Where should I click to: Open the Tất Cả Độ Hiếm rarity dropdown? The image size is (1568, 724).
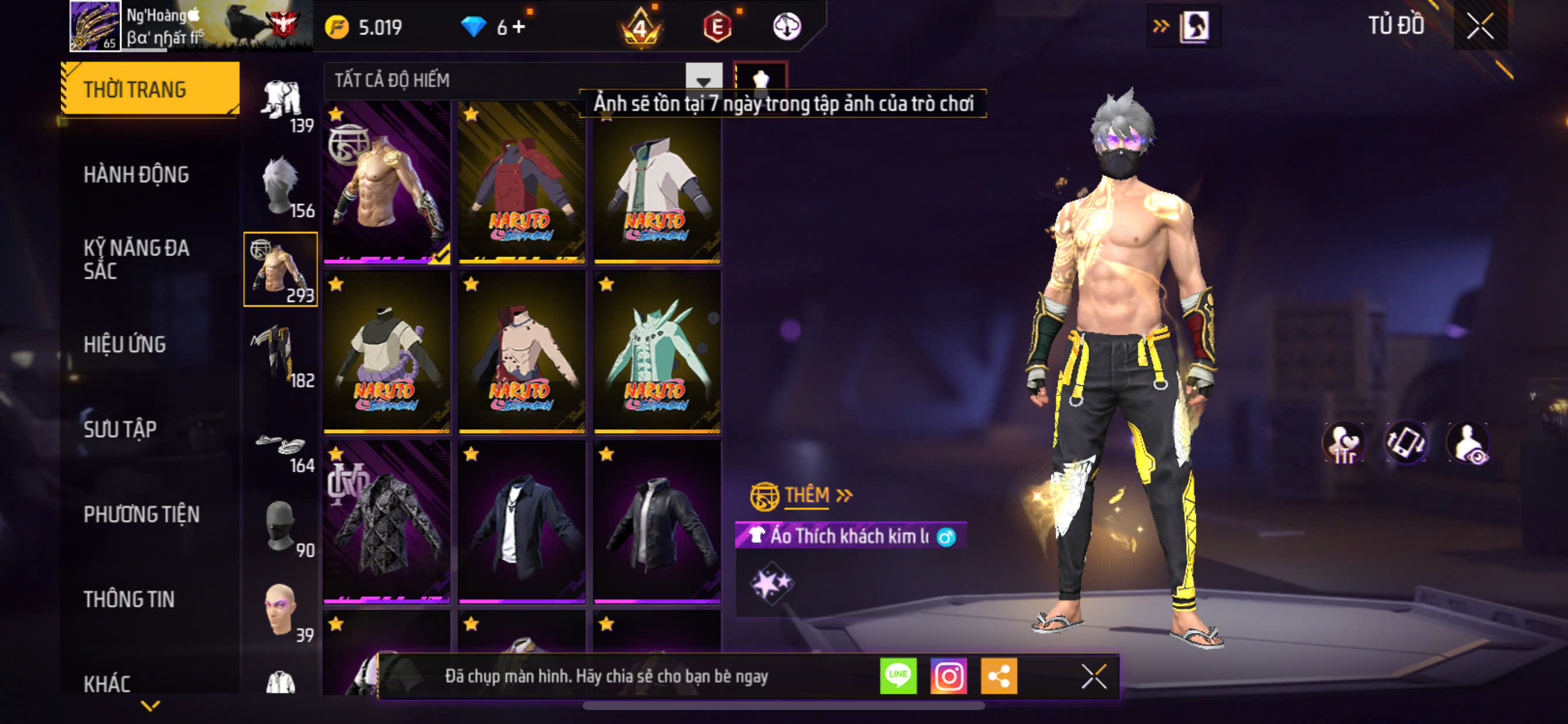click(703, 80)
